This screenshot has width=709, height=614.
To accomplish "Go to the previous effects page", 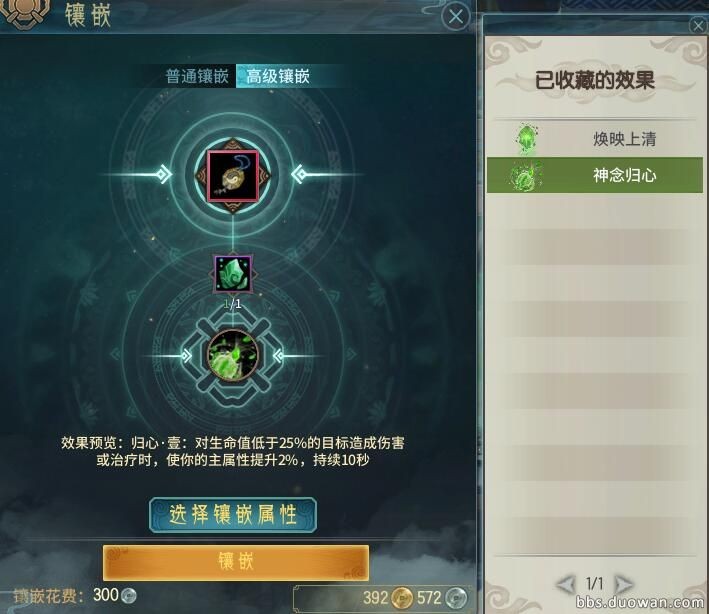I will [x=566, y=583].
